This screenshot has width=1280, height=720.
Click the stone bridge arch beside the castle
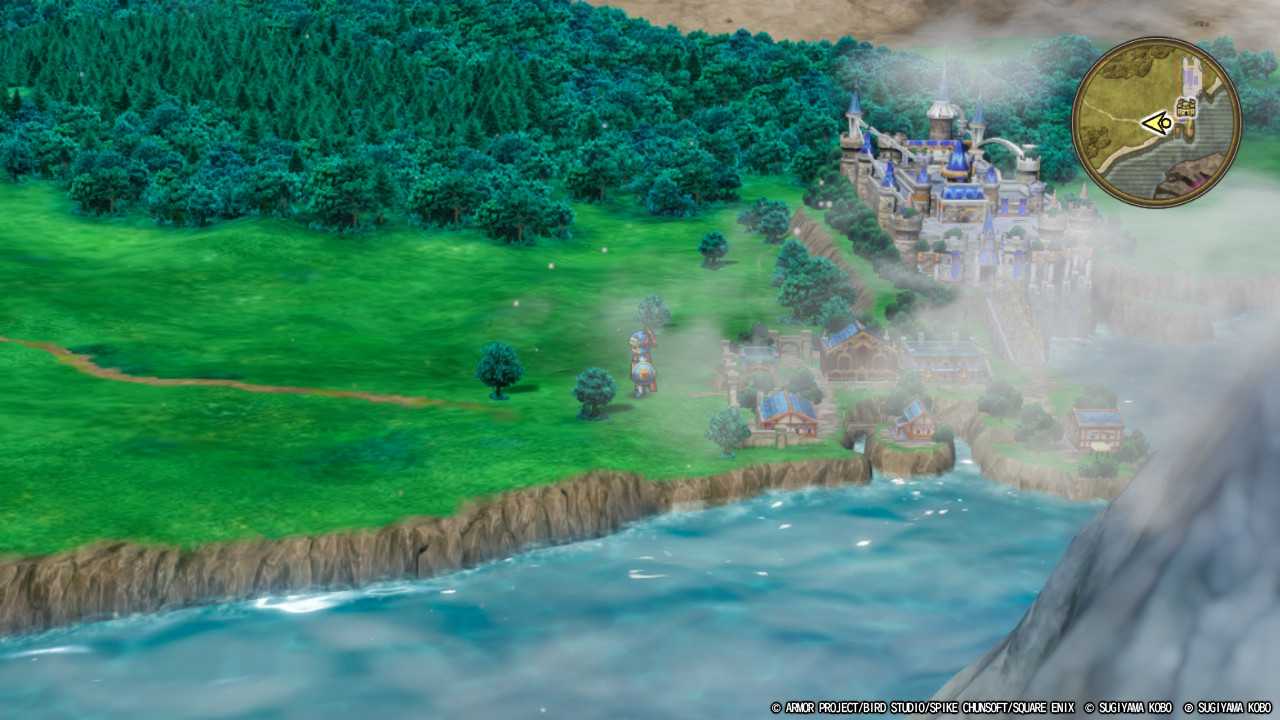[x=1000, y=144]
